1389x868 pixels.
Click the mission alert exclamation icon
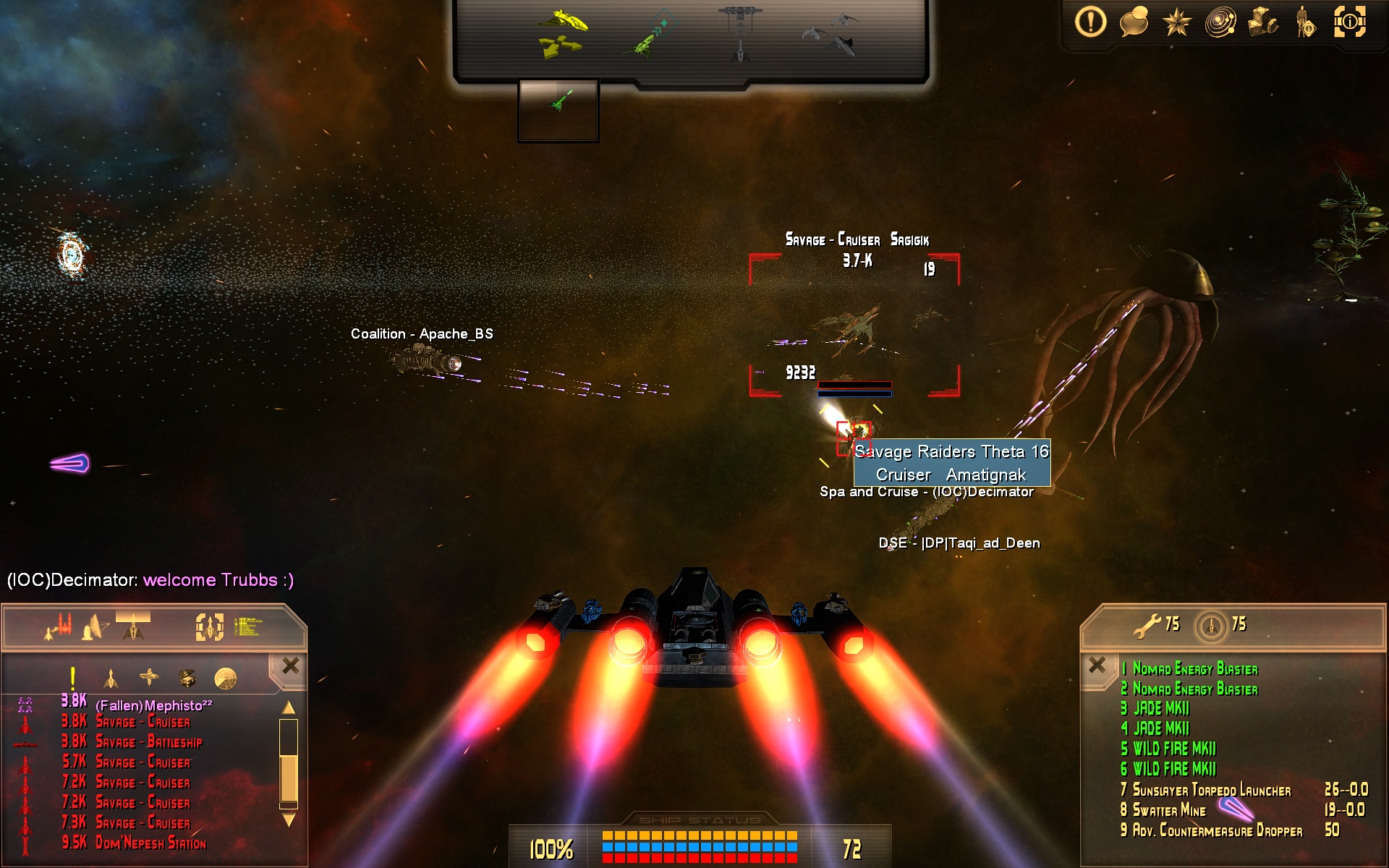1090,22
